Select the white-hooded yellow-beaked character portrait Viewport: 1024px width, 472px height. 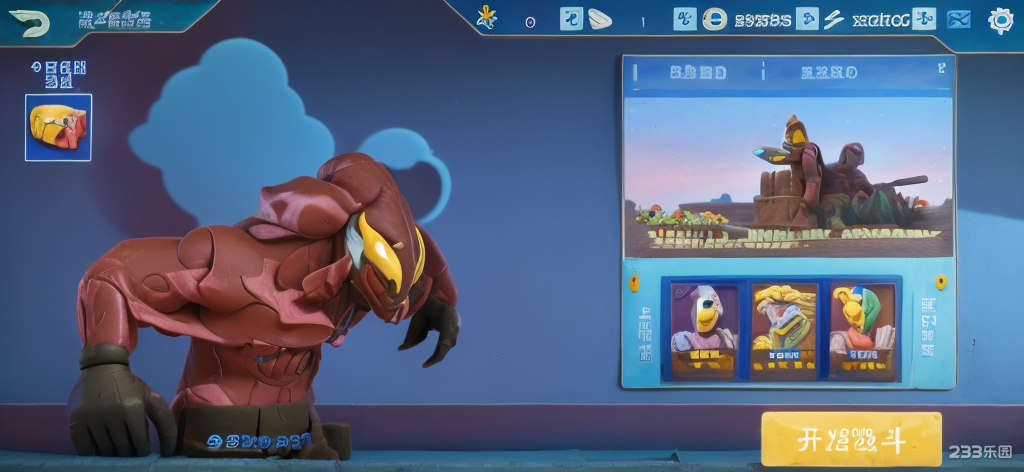pyautogui.click(x=703, y=330)
